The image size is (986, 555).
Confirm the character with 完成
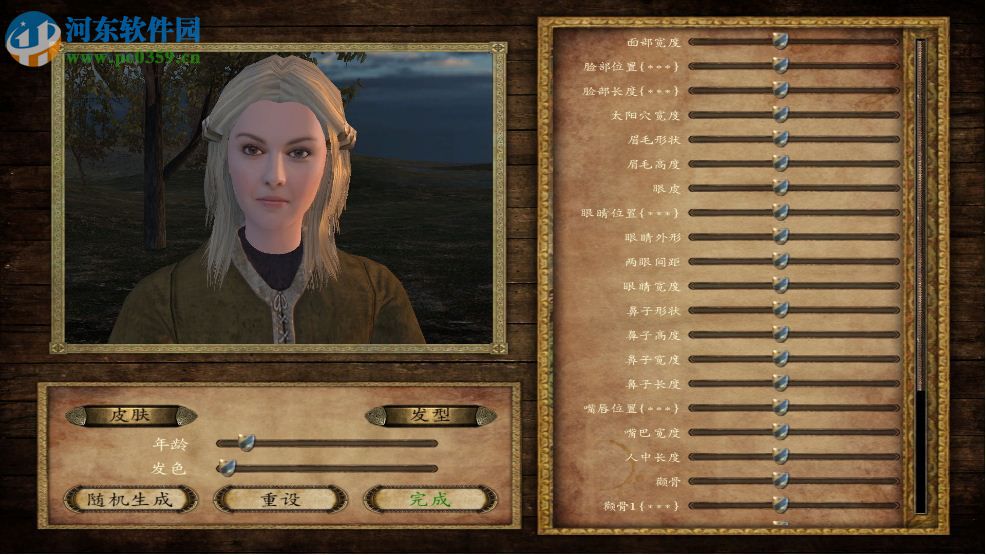pos(430,498)
